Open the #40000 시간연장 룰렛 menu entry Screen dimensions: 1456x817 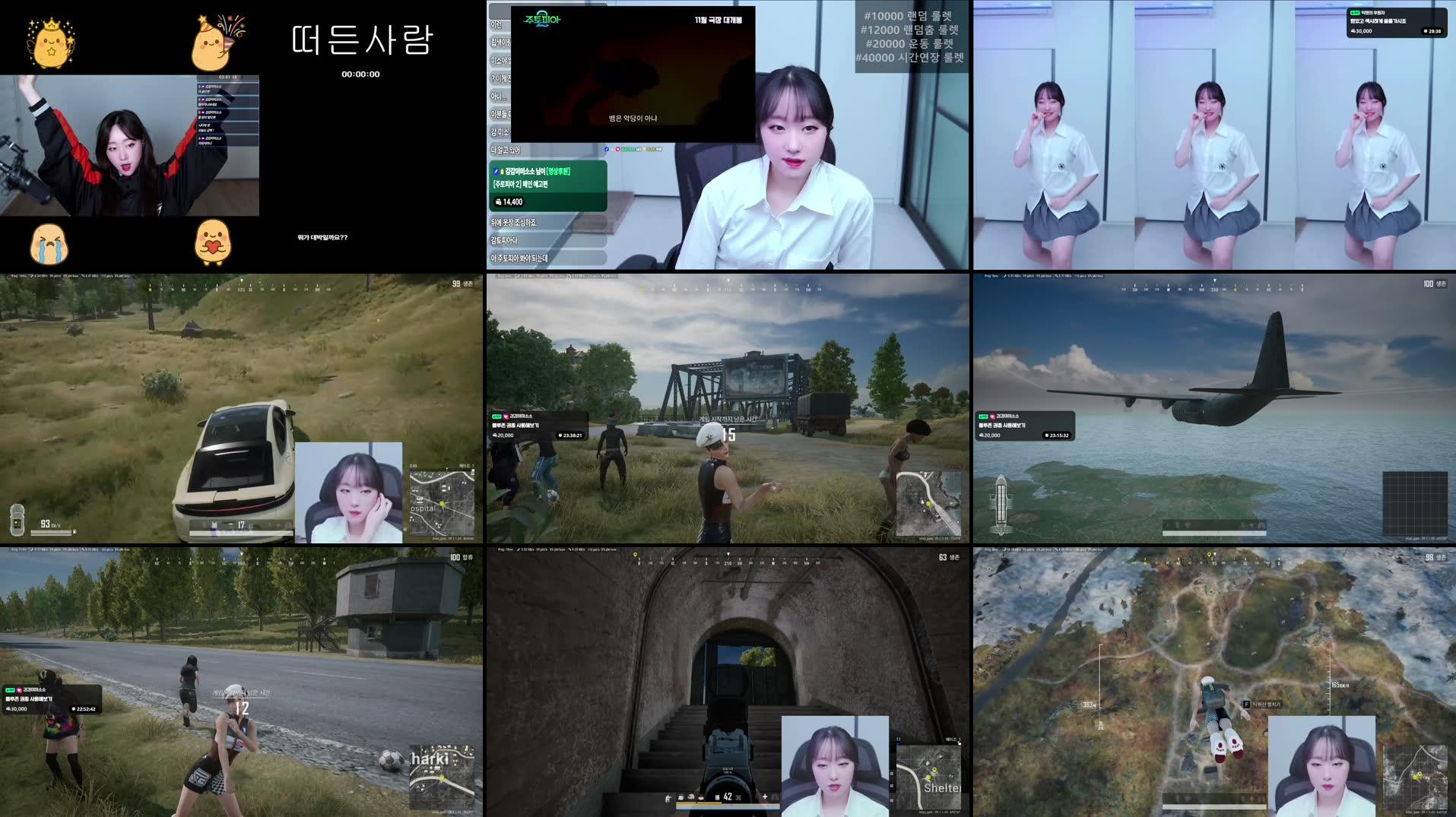coord(909,57)
